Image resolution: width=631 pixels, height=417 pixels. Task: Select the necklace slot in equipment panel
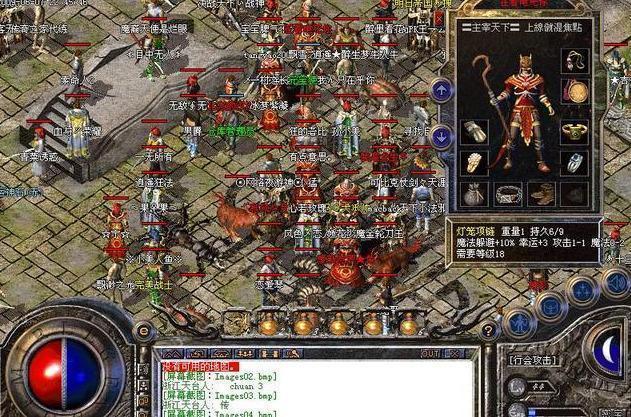[x=577, y=60]
